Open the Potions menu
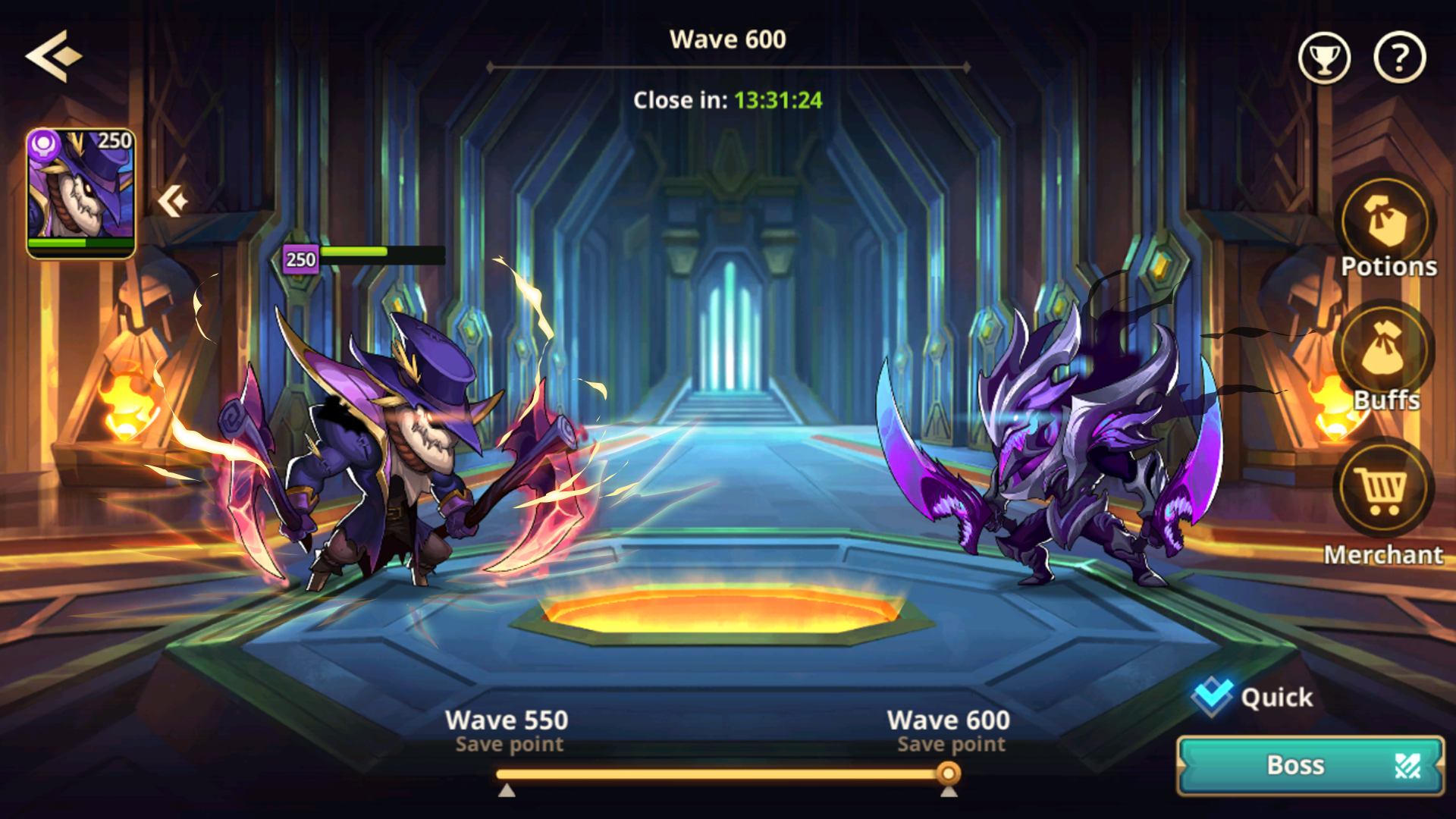The height and width of the screenshot is (819, 1456). (x=1386, y=224)
